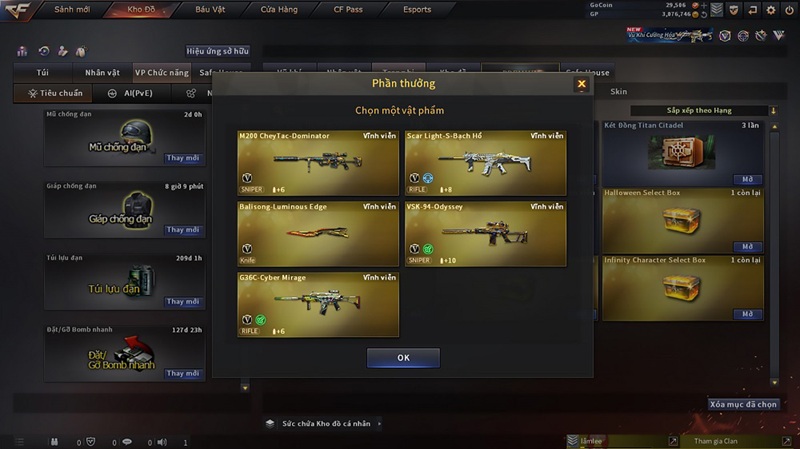800x449 pixels.
Task: Open the settings gear icon
Action: (771, 10)
